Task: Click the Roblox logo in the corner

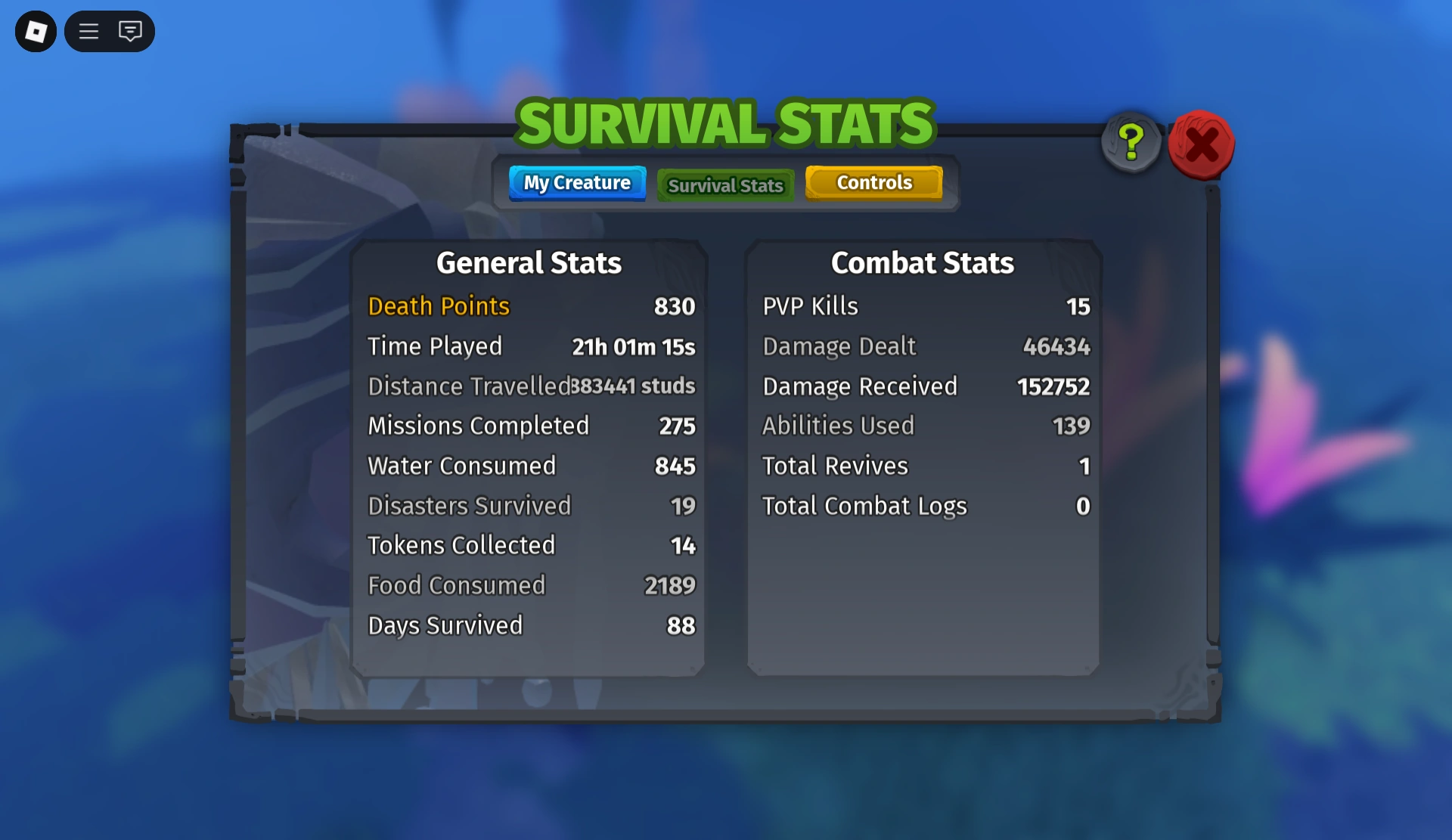Action: coord(35,31)
